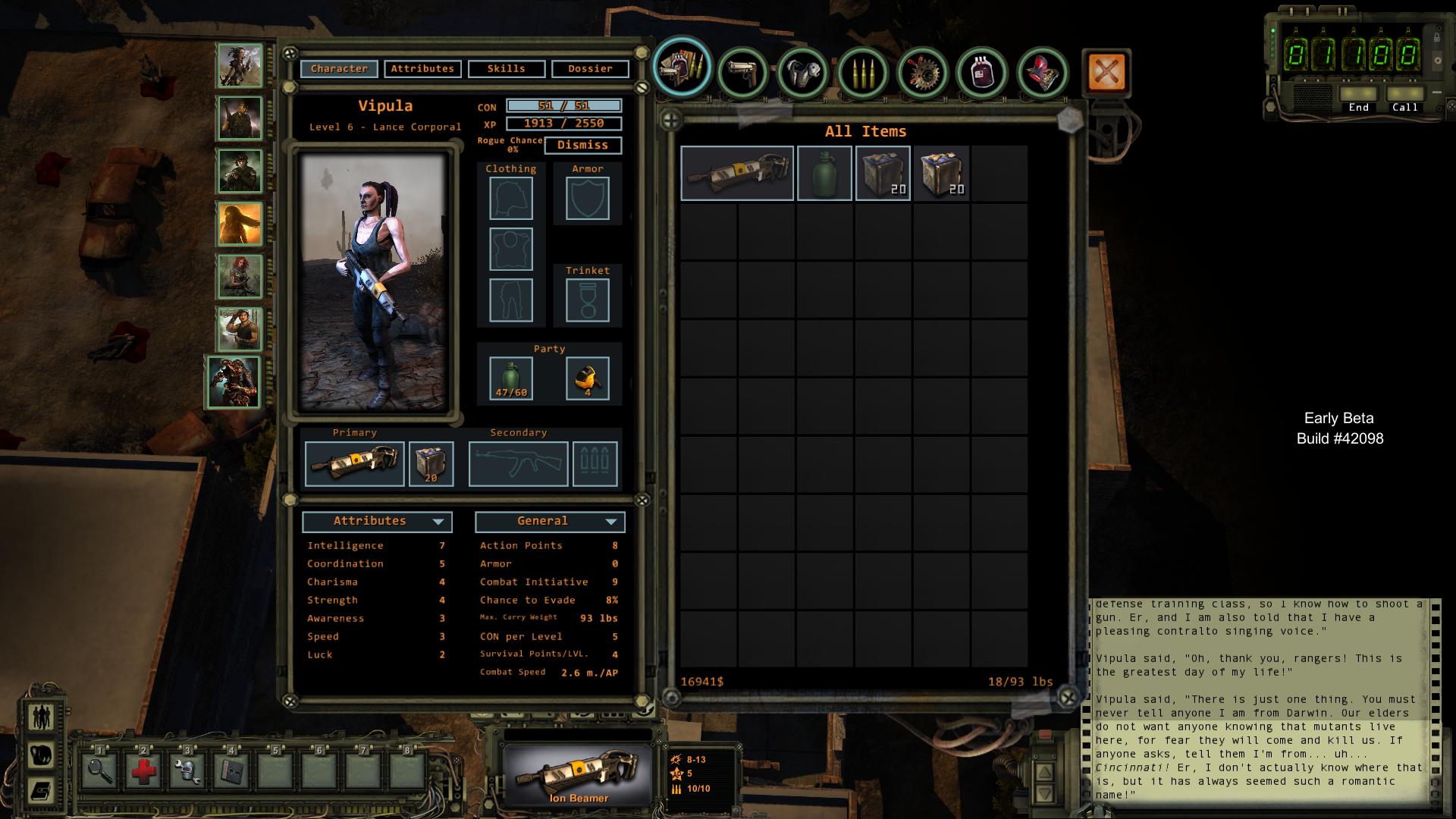Filter inventory by ammo bullets icon
This screenshot has height=819, width=1456.
pyautogui.click(x=863, y=73)
